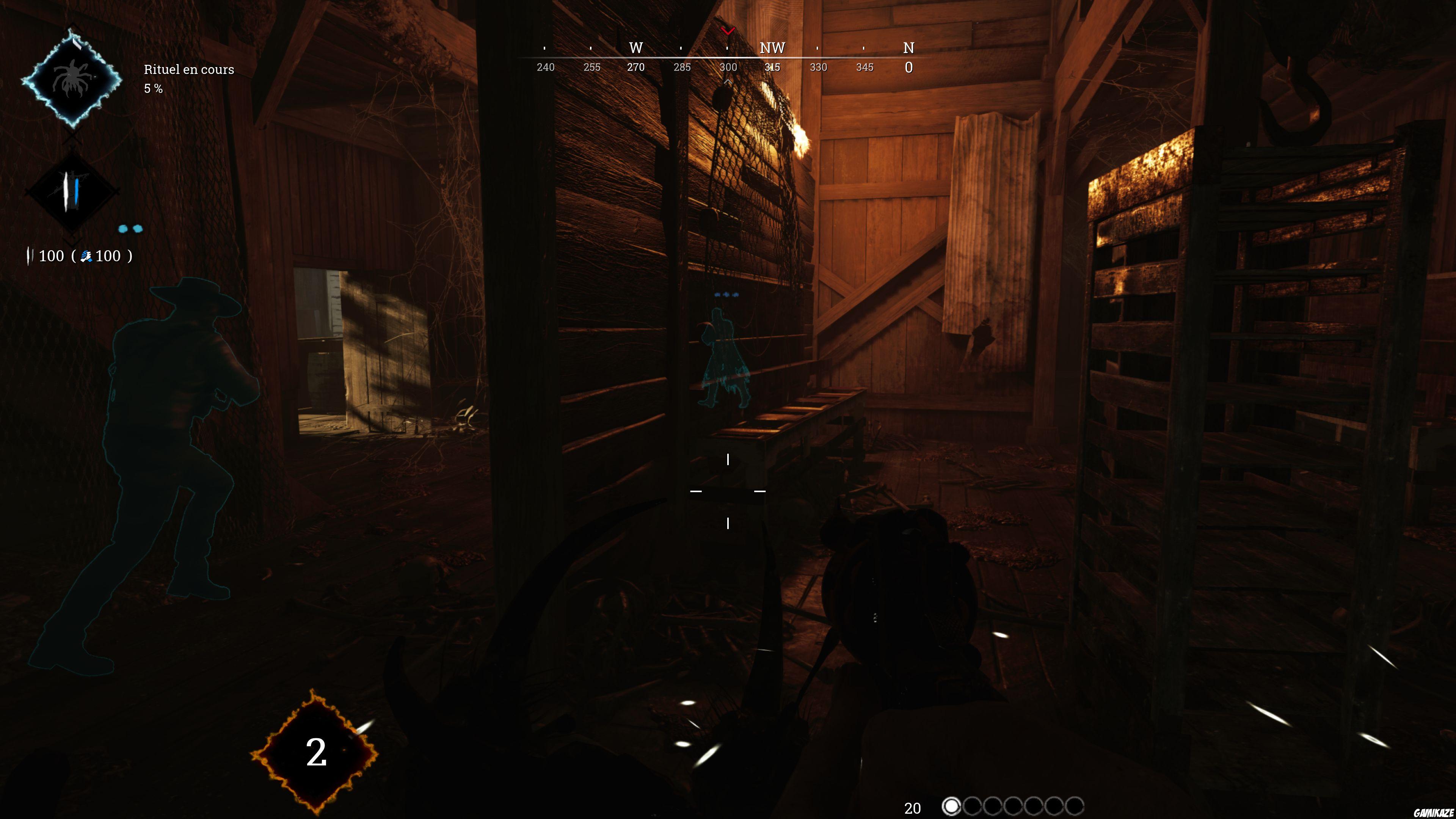Screen dimensions: 1456x819
Task: Expand the compass heading marker at 300
Action: pyautogui.click(x=729, y=67)
